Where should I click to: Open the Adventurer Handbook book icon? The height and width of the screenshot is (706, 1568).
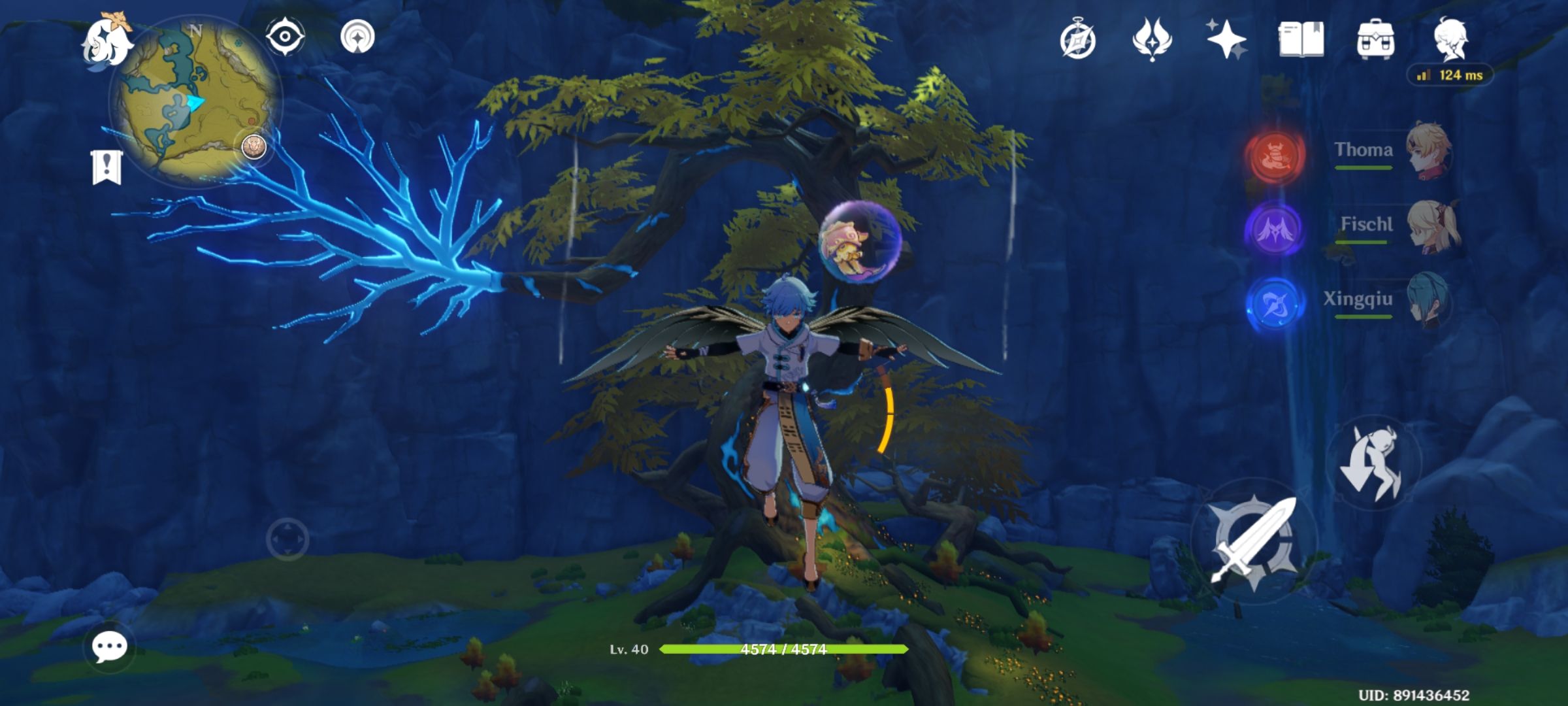(x=1303, y=40)
